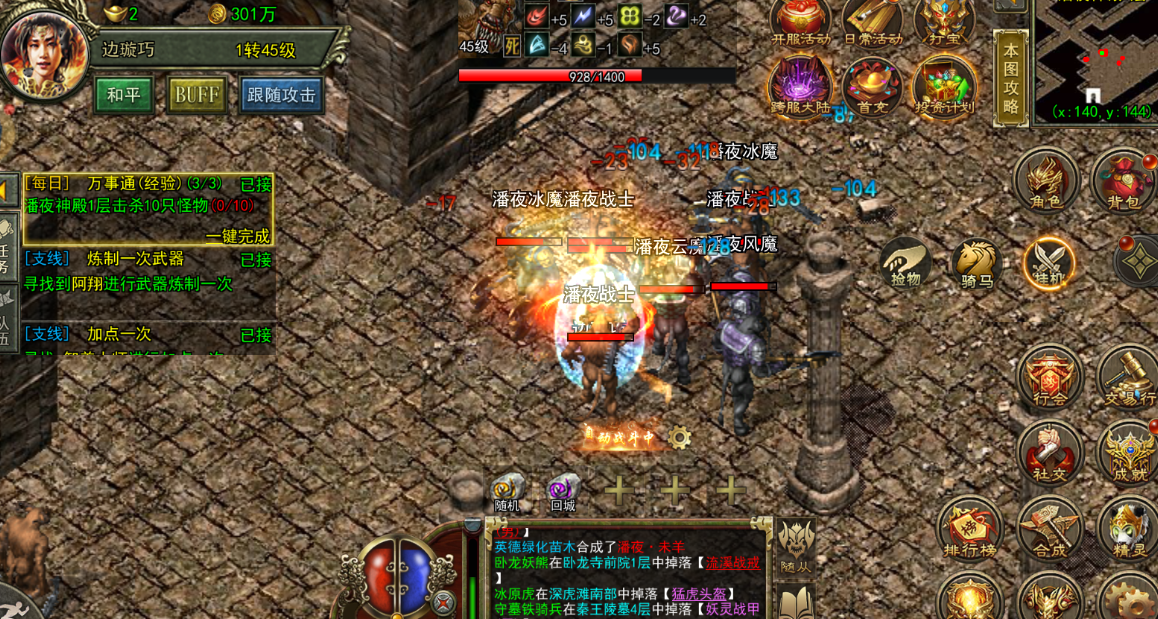This screenshot has width=1158, height=619.
Task: Toggle 挂机 auto-battle mode
Action: 1049,264
